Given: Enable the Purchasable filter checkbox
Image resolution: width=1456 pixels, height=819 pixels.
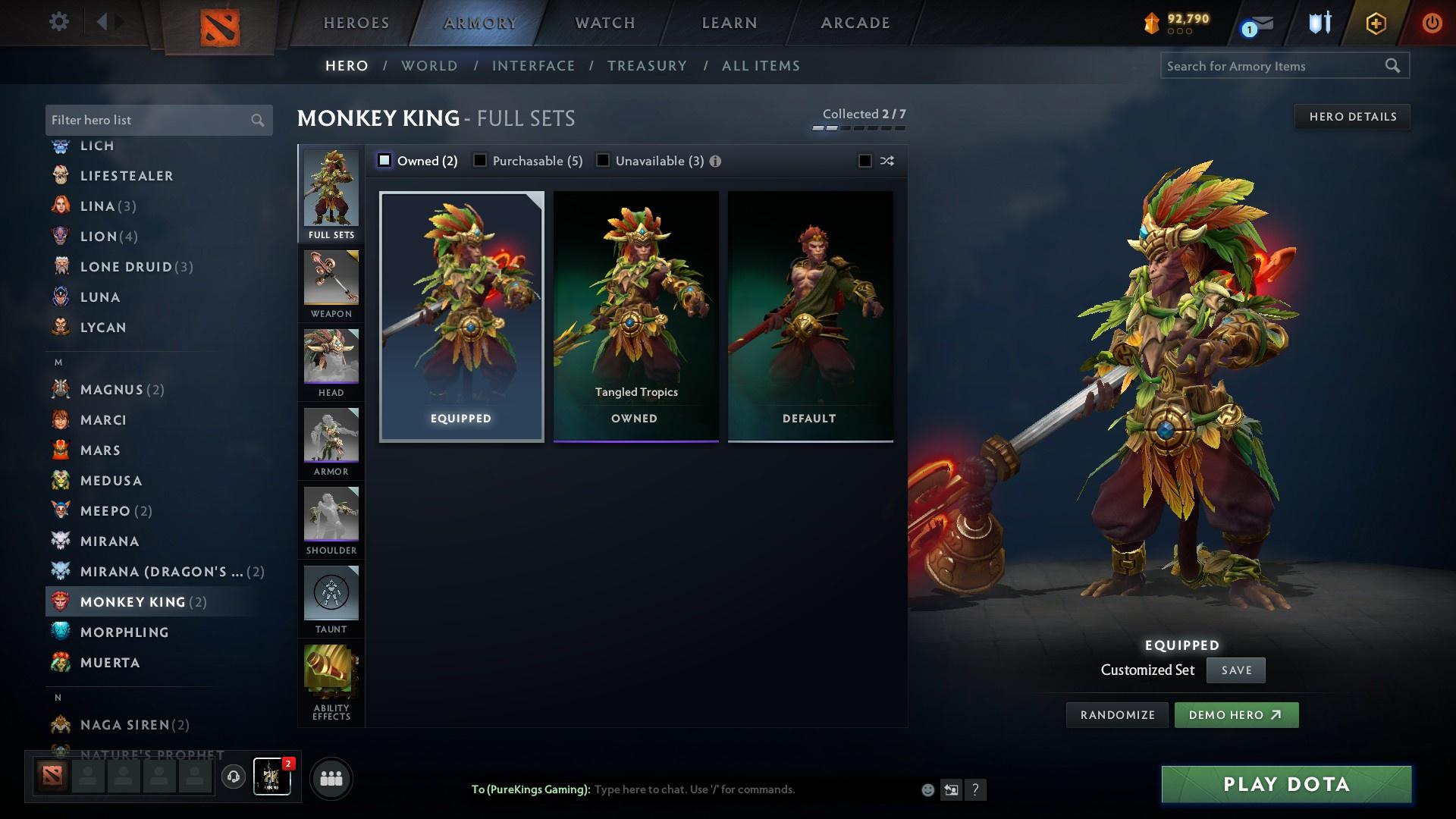Looking at the screenshot, I should [479, 161].
